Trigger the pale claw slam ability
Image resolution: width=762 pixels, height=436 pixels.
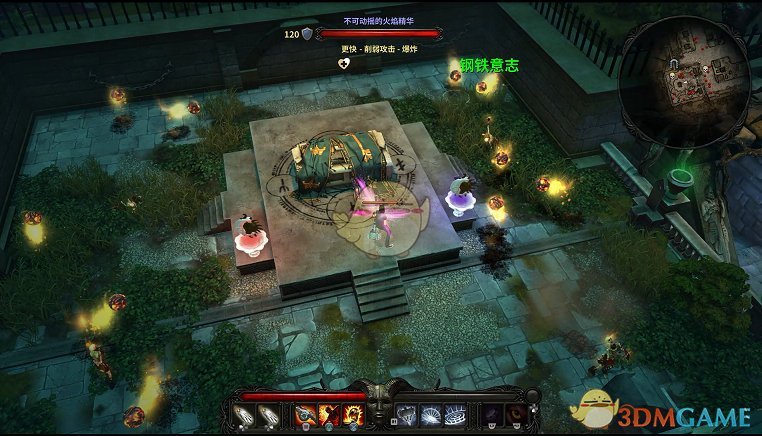[406, 414]
